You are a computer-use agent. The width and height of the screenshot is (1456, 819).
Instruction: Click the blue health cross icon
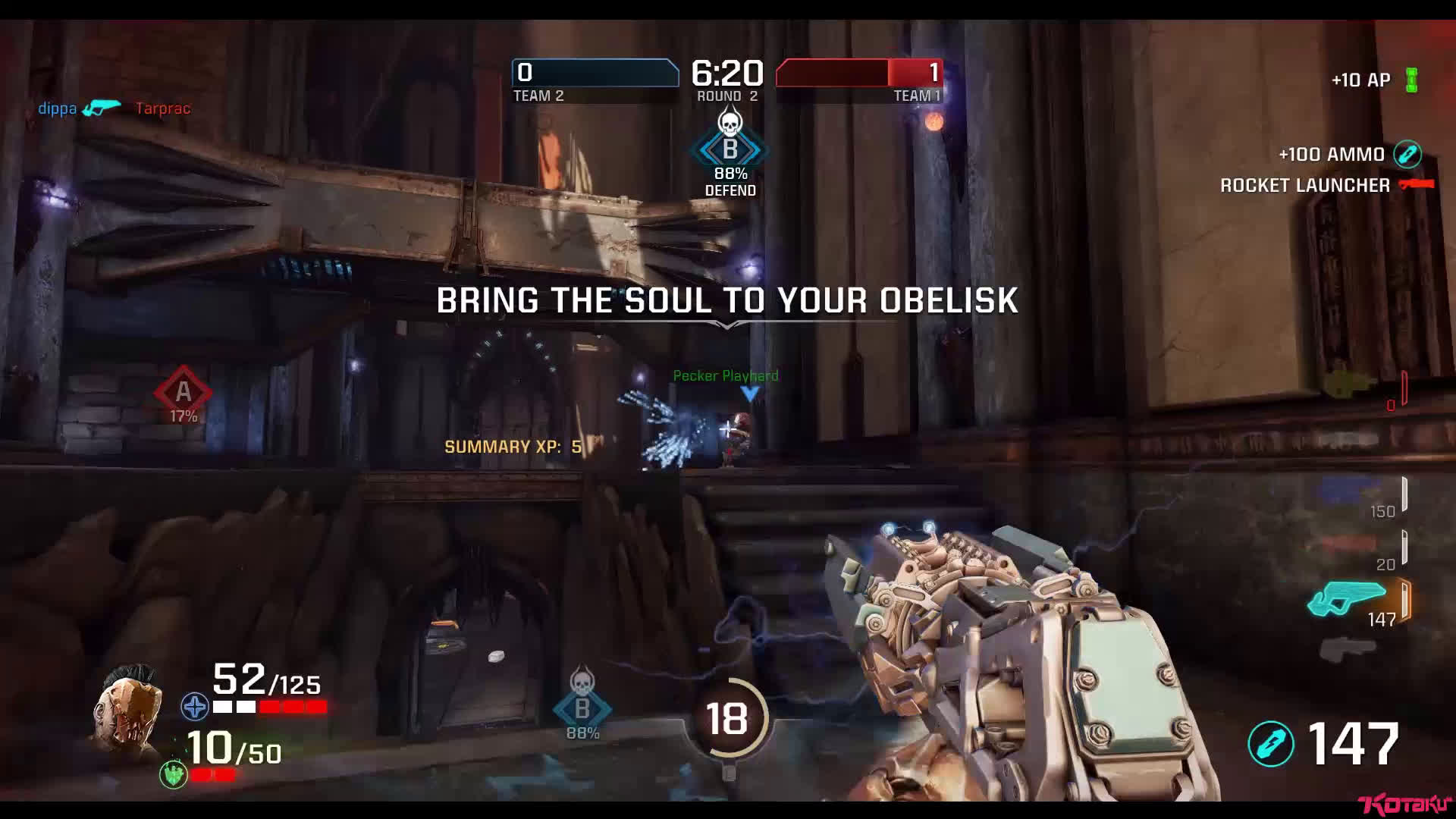point(195,707)
